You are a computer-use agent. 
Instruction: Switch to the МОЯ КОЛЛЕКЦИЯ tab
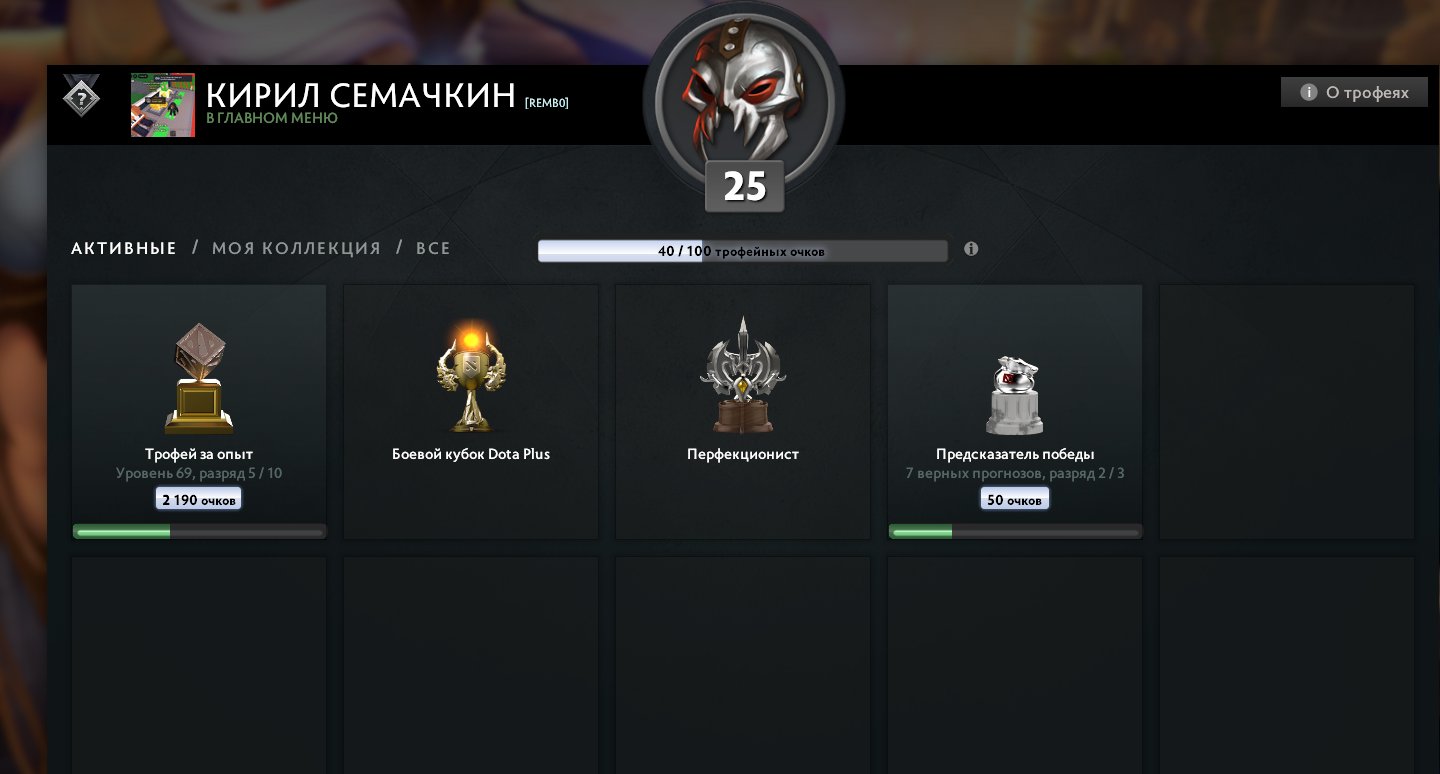294,247
